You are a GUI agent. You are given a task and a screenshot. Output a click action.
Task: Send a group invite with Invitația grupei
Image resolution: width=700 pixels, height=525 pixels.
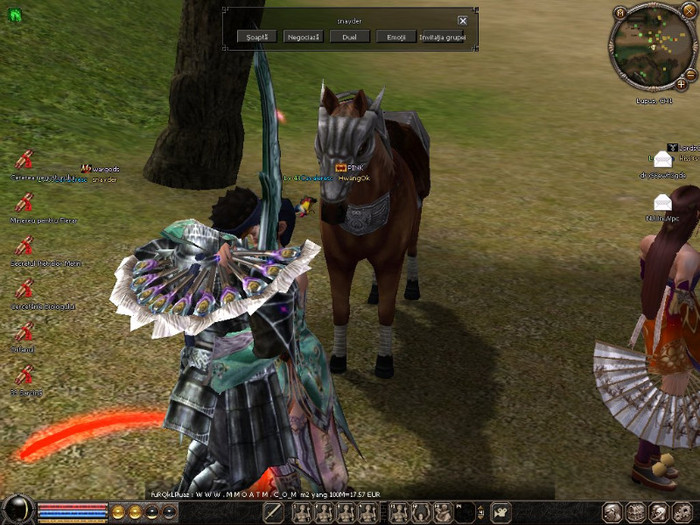point(443,37)
